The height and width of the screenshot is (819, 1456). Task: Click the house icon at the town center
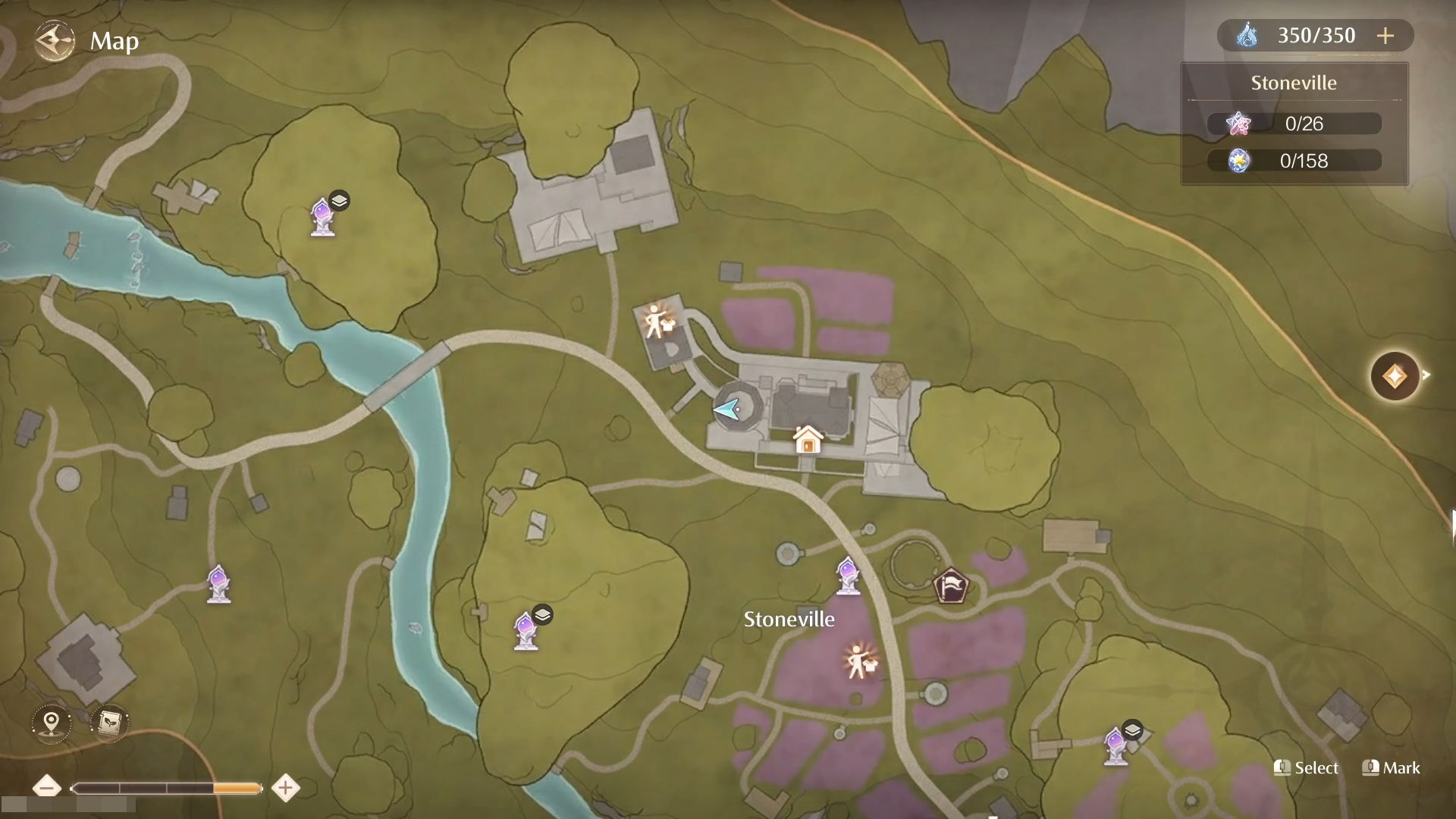pos(807,441)
